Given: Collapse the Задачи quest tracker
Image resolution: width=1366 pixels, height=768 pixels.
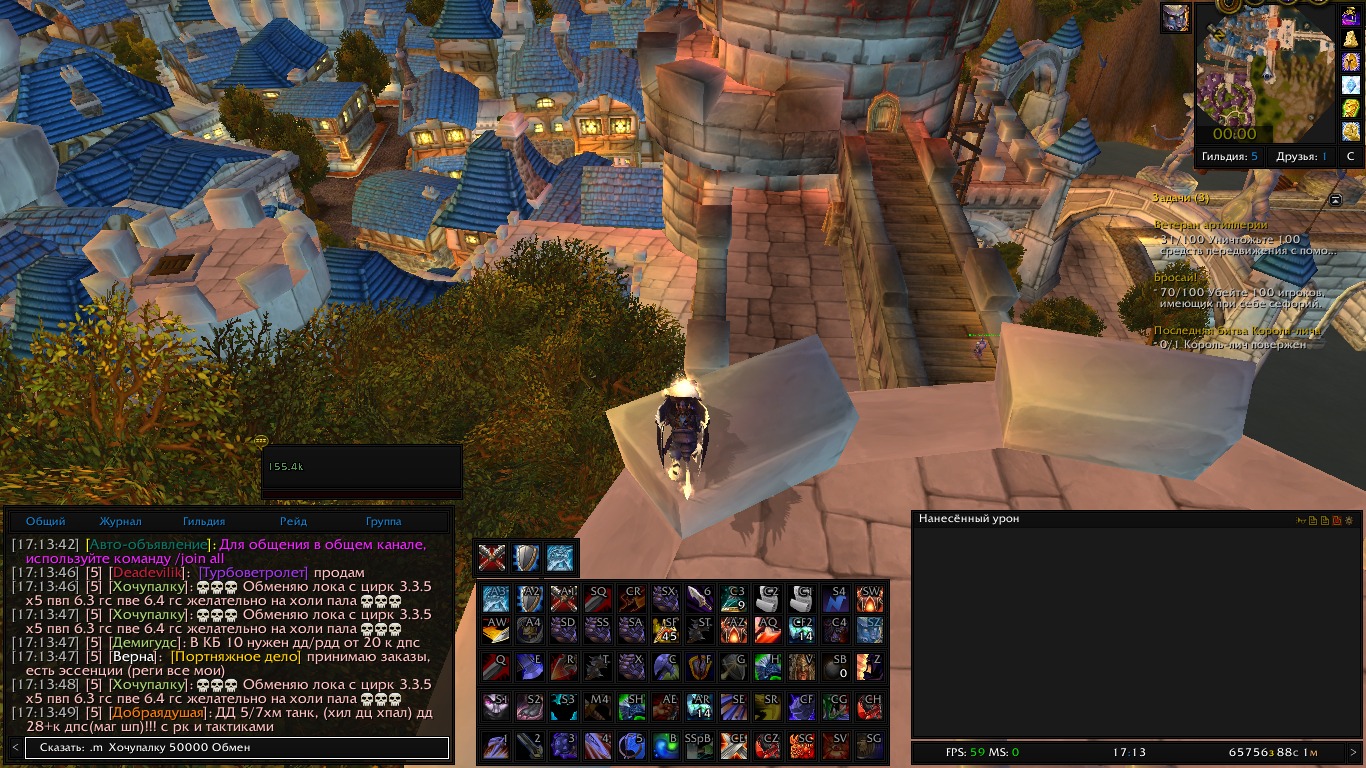Looking at the screenshot, I should pos(1335,199).
